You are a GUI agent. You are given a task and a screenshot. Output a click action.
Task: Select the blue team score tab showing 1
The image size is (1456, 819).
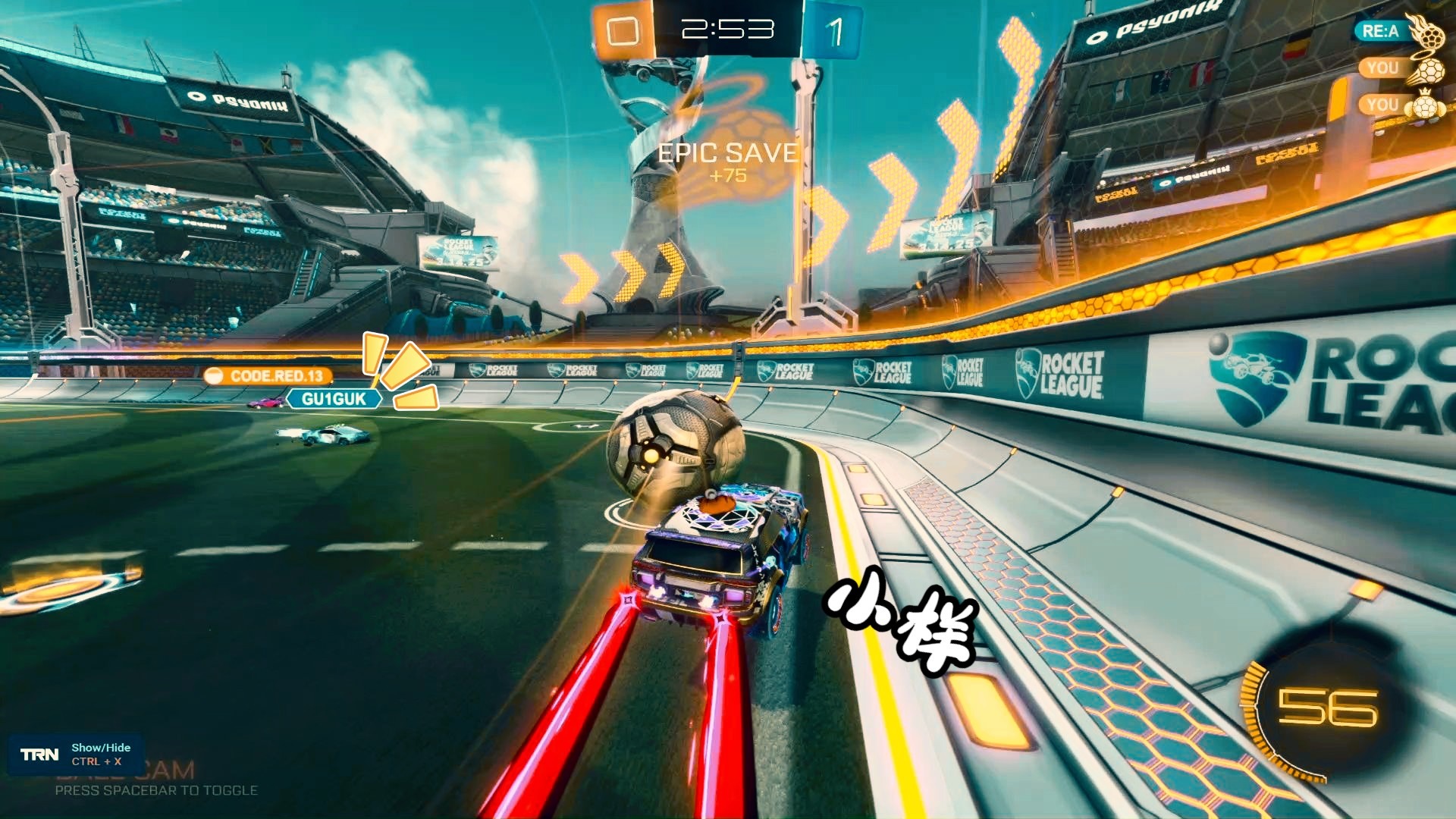click(837, 27)
